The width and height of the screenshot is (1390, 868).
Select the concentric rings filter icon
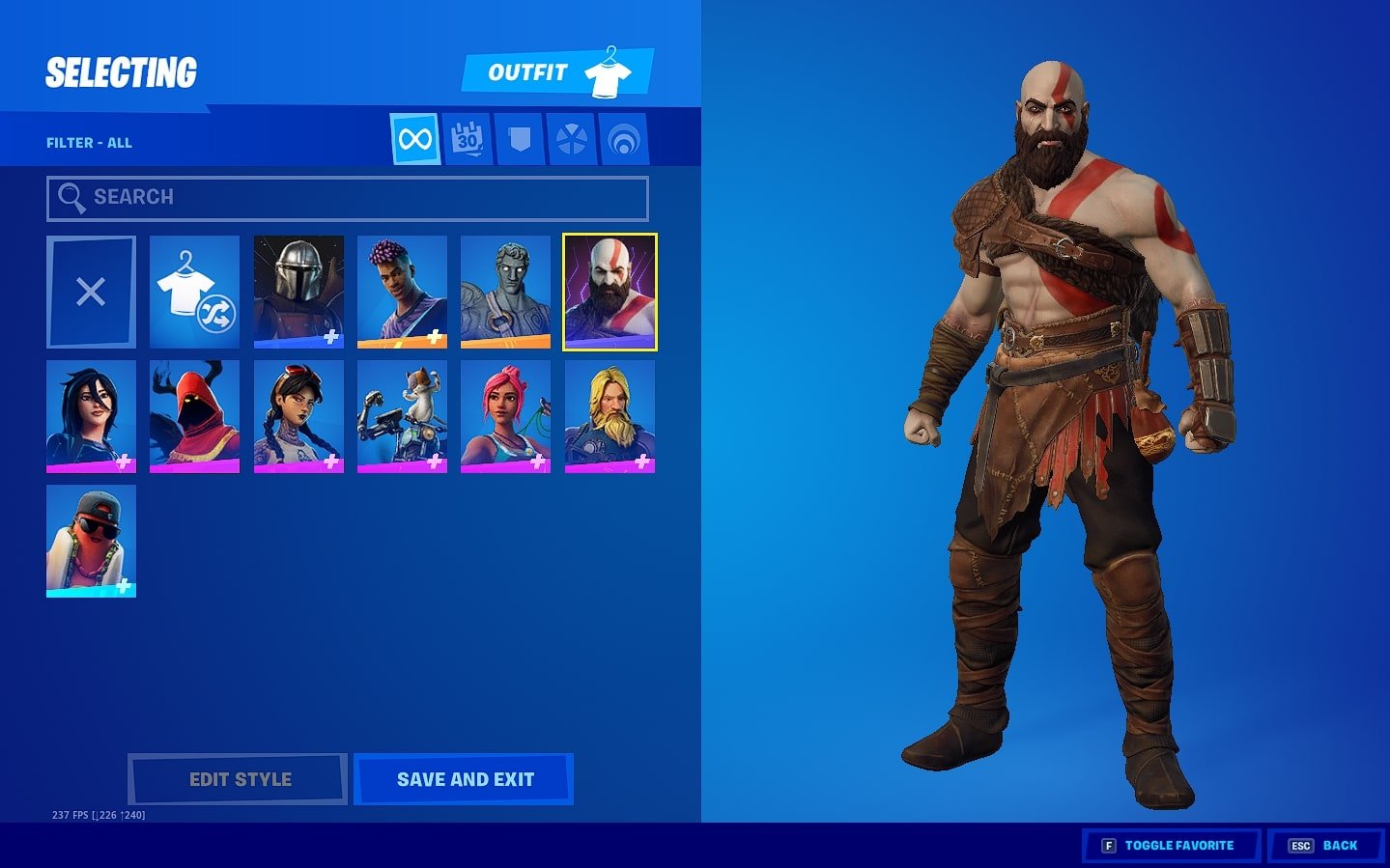click(623, 137)
